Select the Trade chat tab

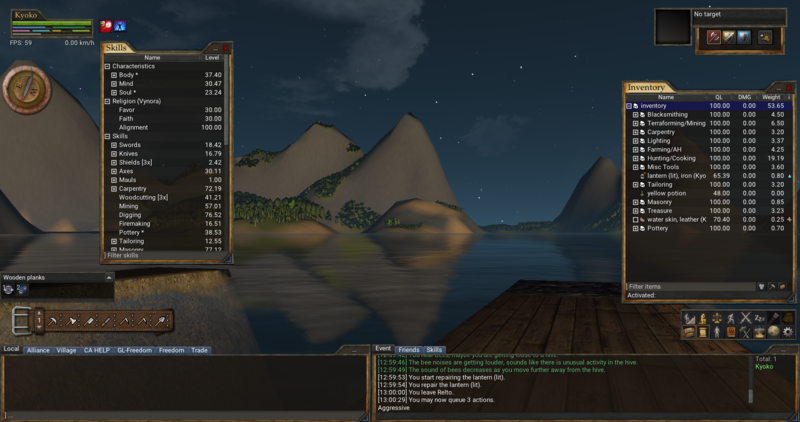(x=200, y=350)
